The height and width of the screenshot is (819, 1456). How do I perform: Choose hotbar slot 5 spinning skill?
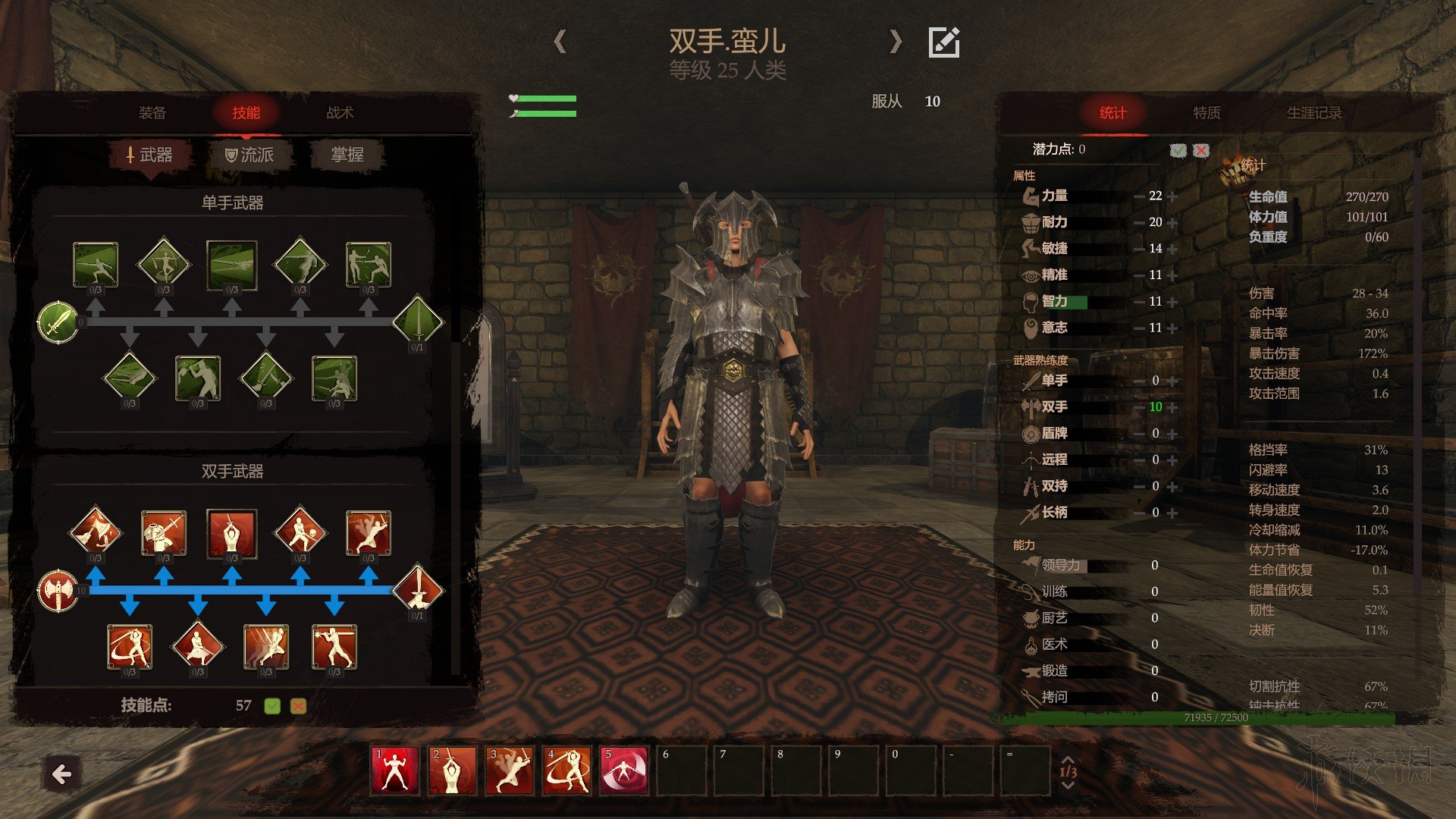(x=624, y=770)
